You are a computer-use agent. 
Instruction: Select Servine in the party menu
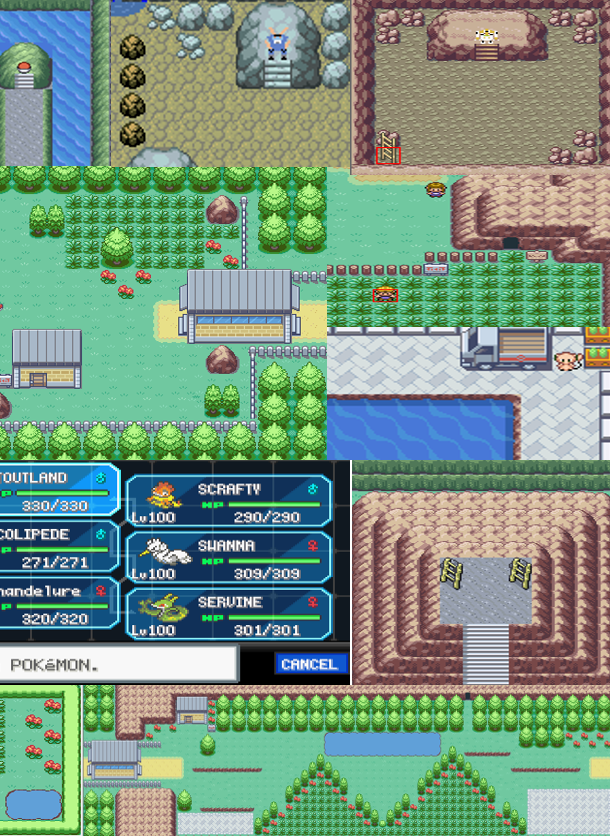pyautogui.click(x=229, y=614)
